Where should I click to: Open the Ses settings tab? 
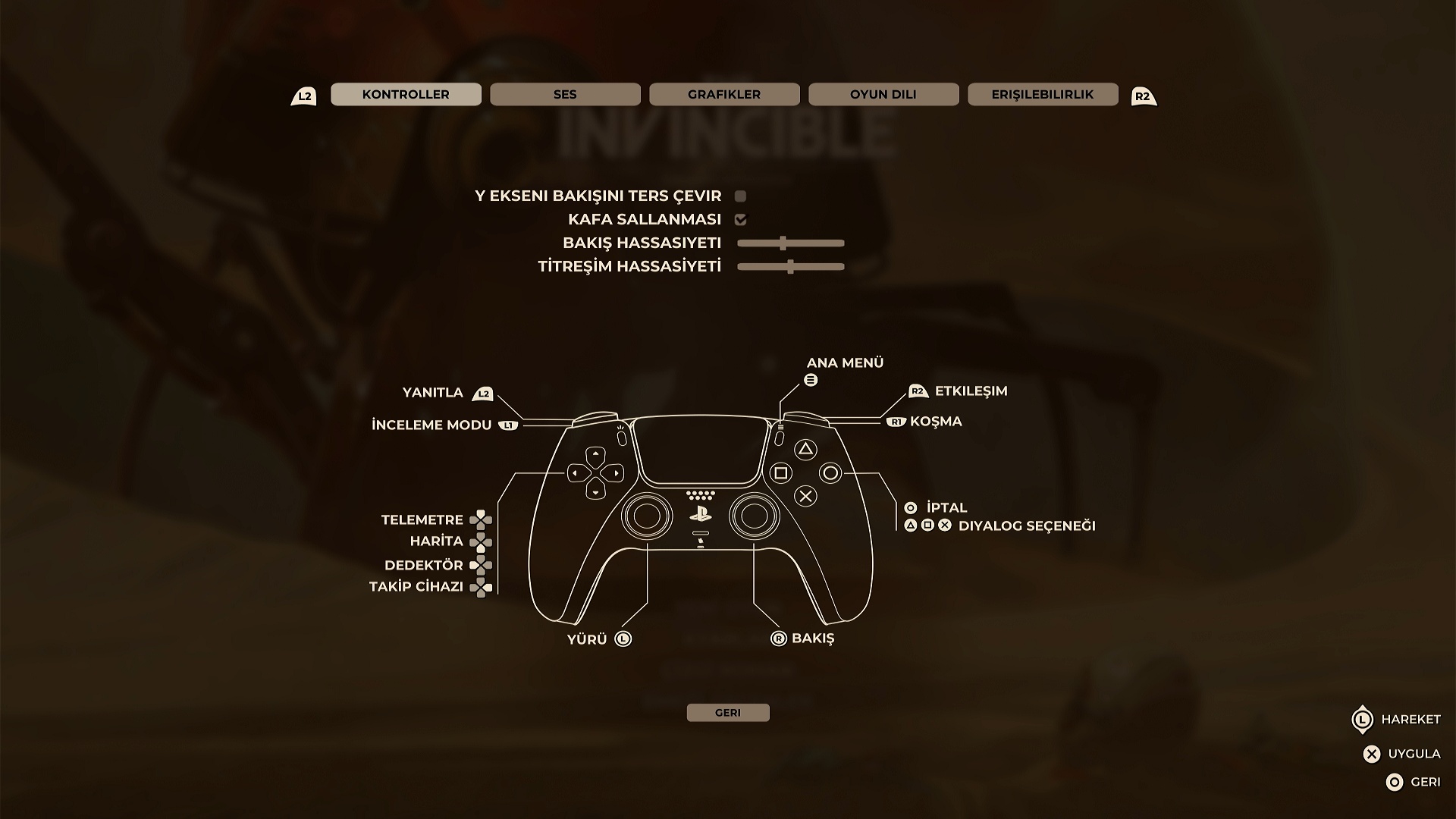point(565,94)
